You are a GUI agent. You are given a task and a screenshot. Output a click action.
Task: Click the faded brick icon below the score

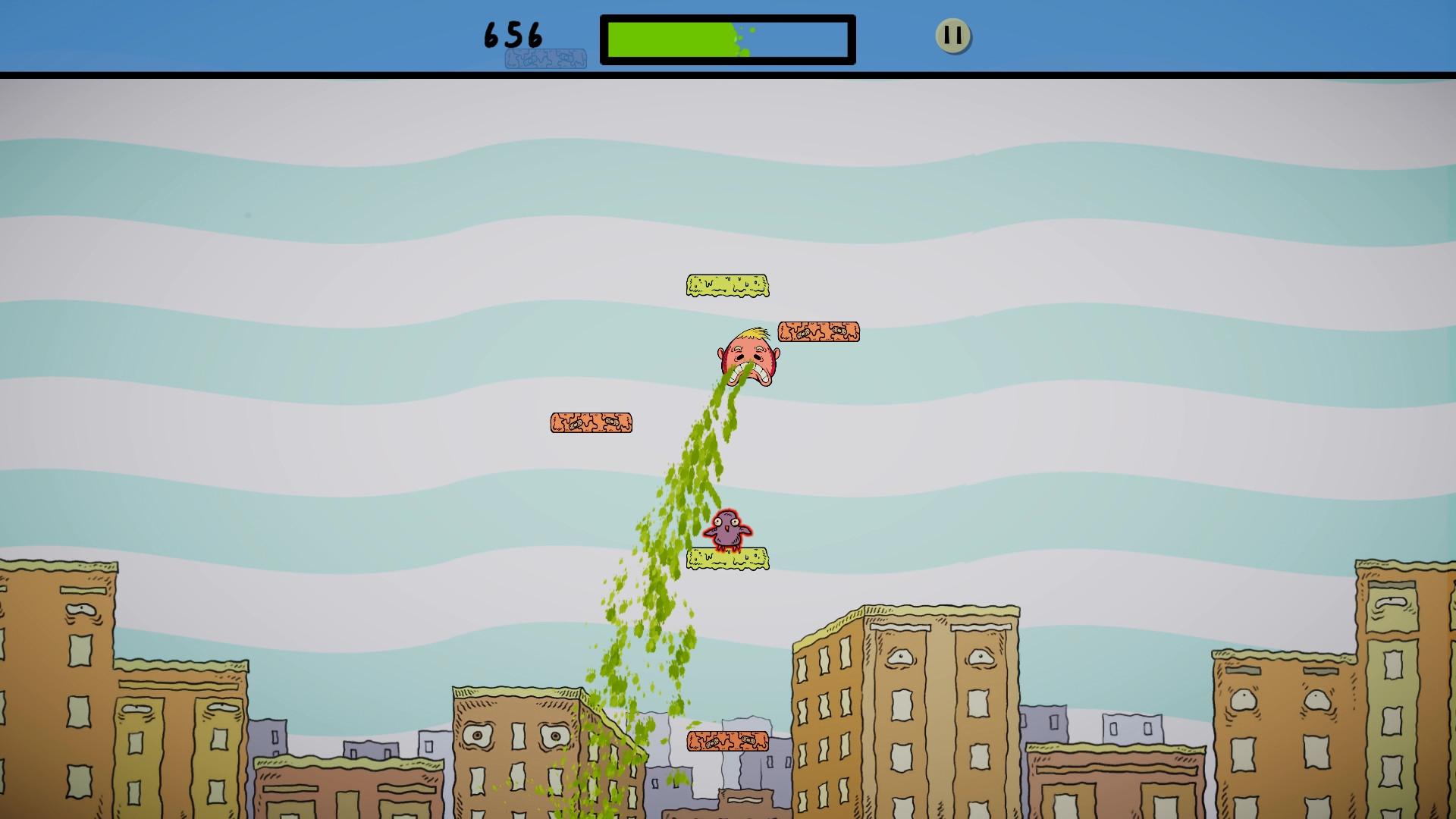[544, 58]
